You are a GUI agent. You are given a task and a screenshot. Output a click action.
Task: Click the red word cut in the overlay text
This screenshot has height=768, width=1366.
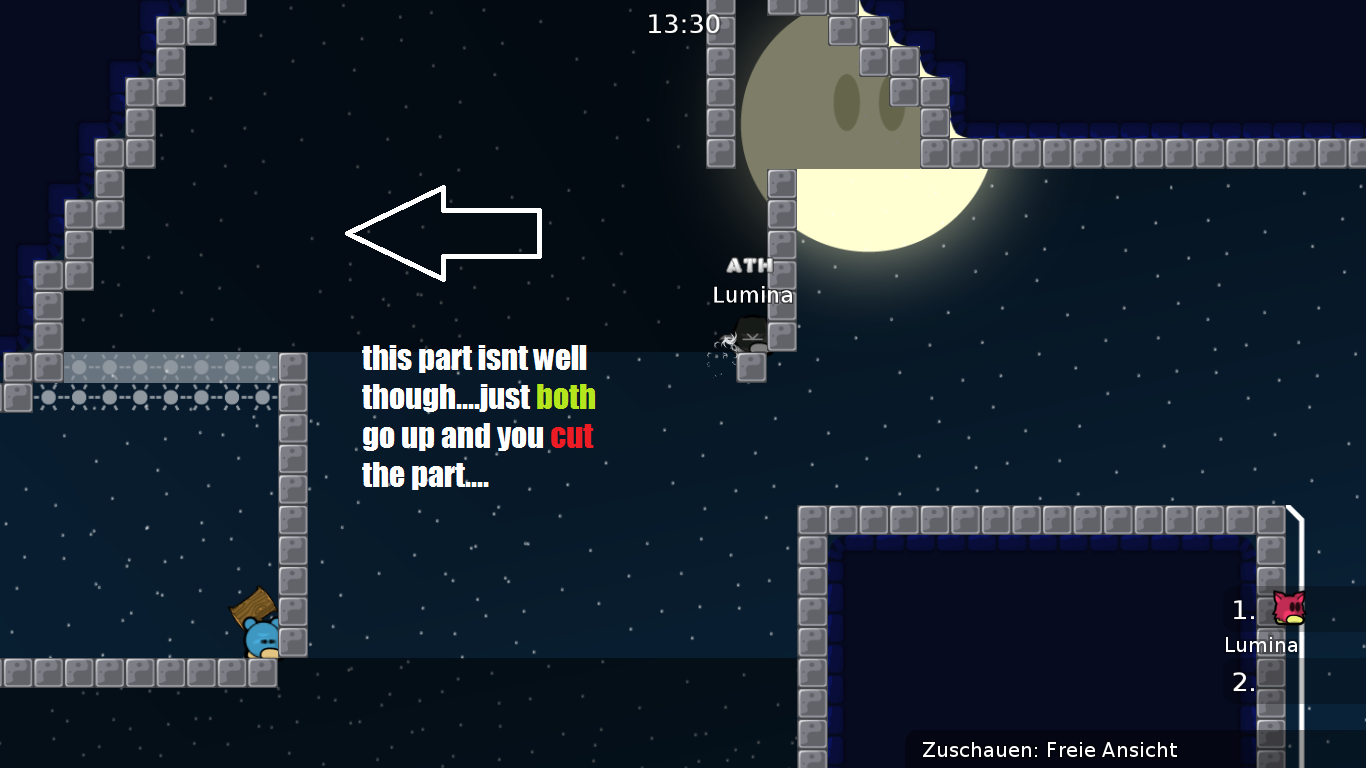[573, 436]
